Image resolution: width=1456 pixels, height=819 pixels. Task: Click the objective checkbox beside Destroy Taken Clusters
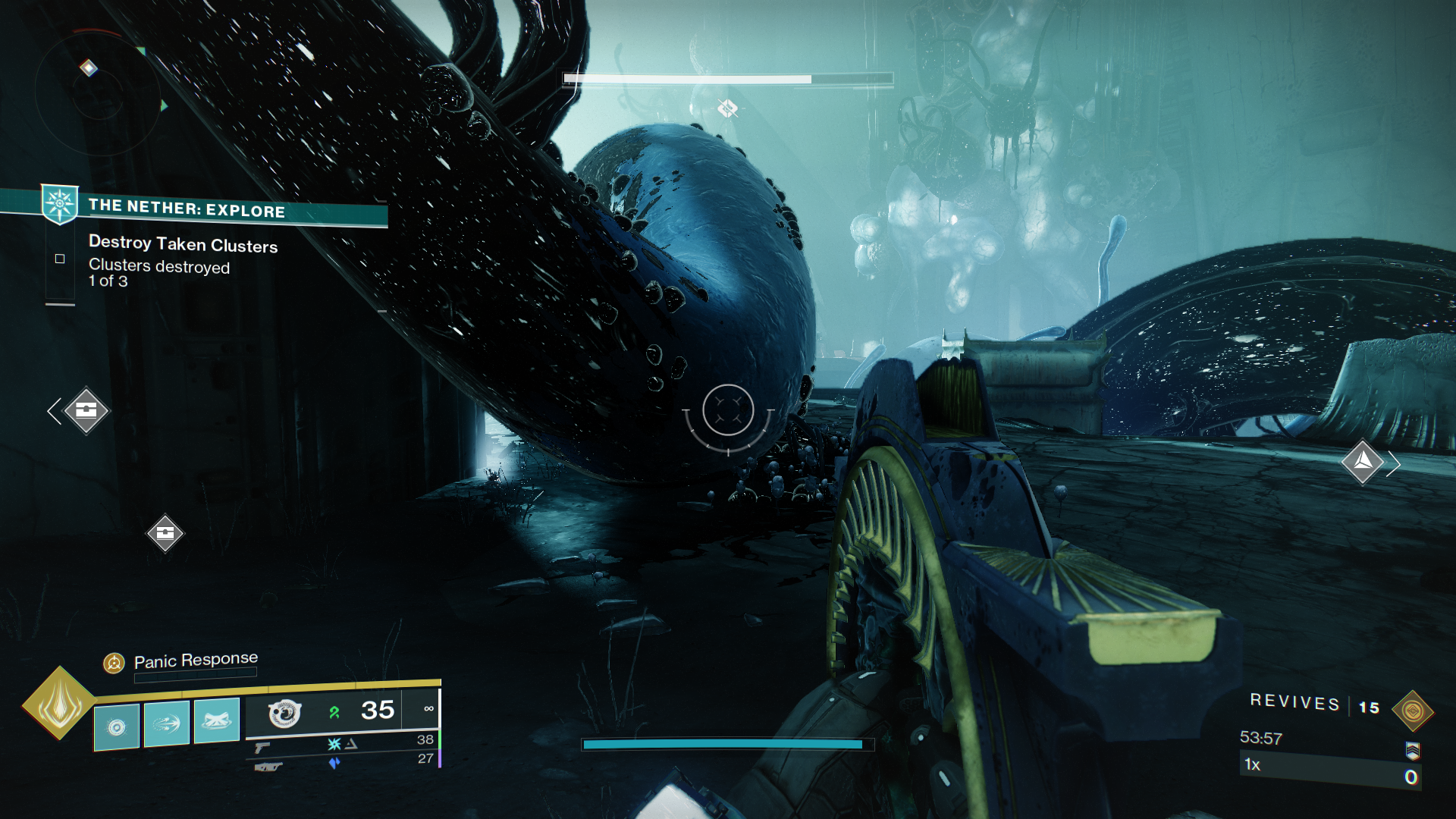tap(60, 258)
